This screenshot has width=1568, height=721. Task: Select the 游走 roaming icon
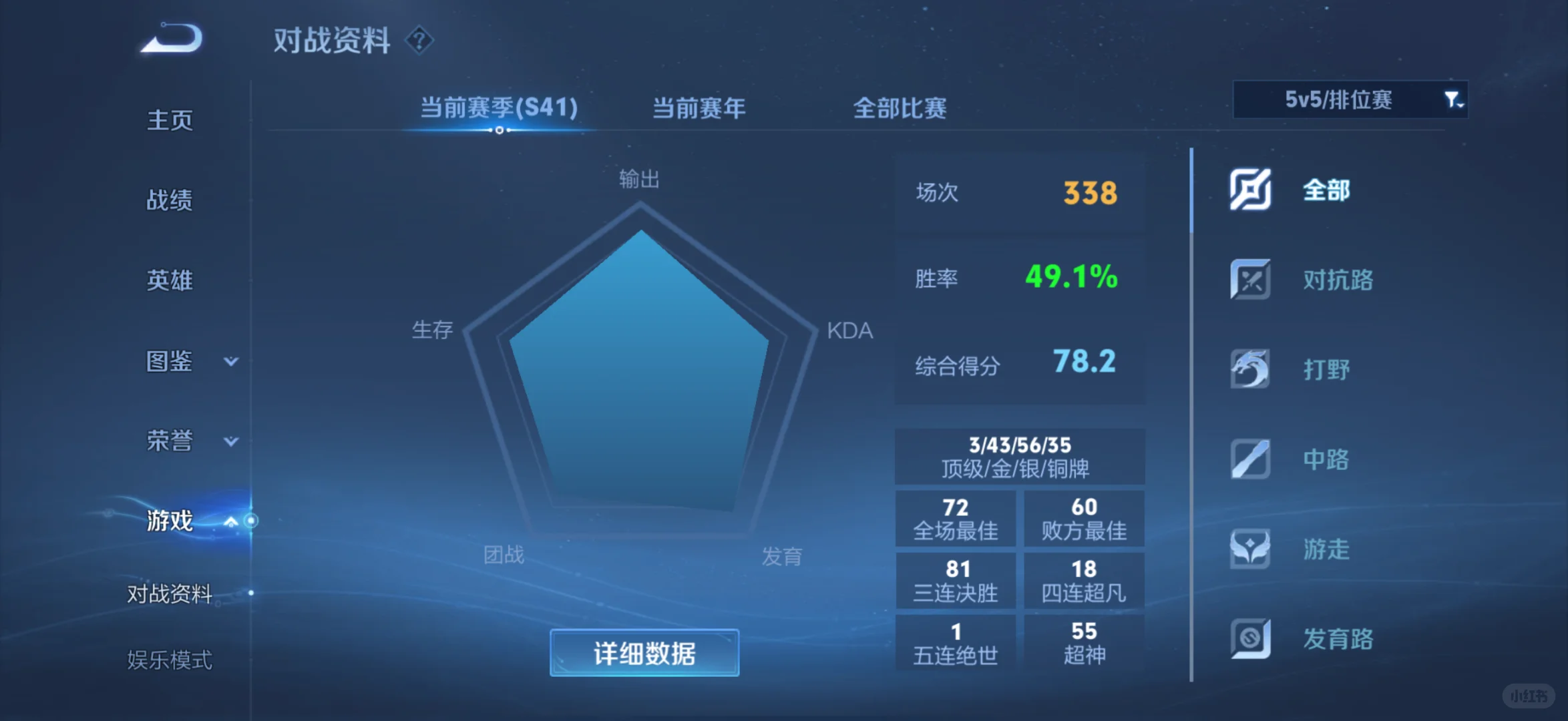(x=1251, y=549)
